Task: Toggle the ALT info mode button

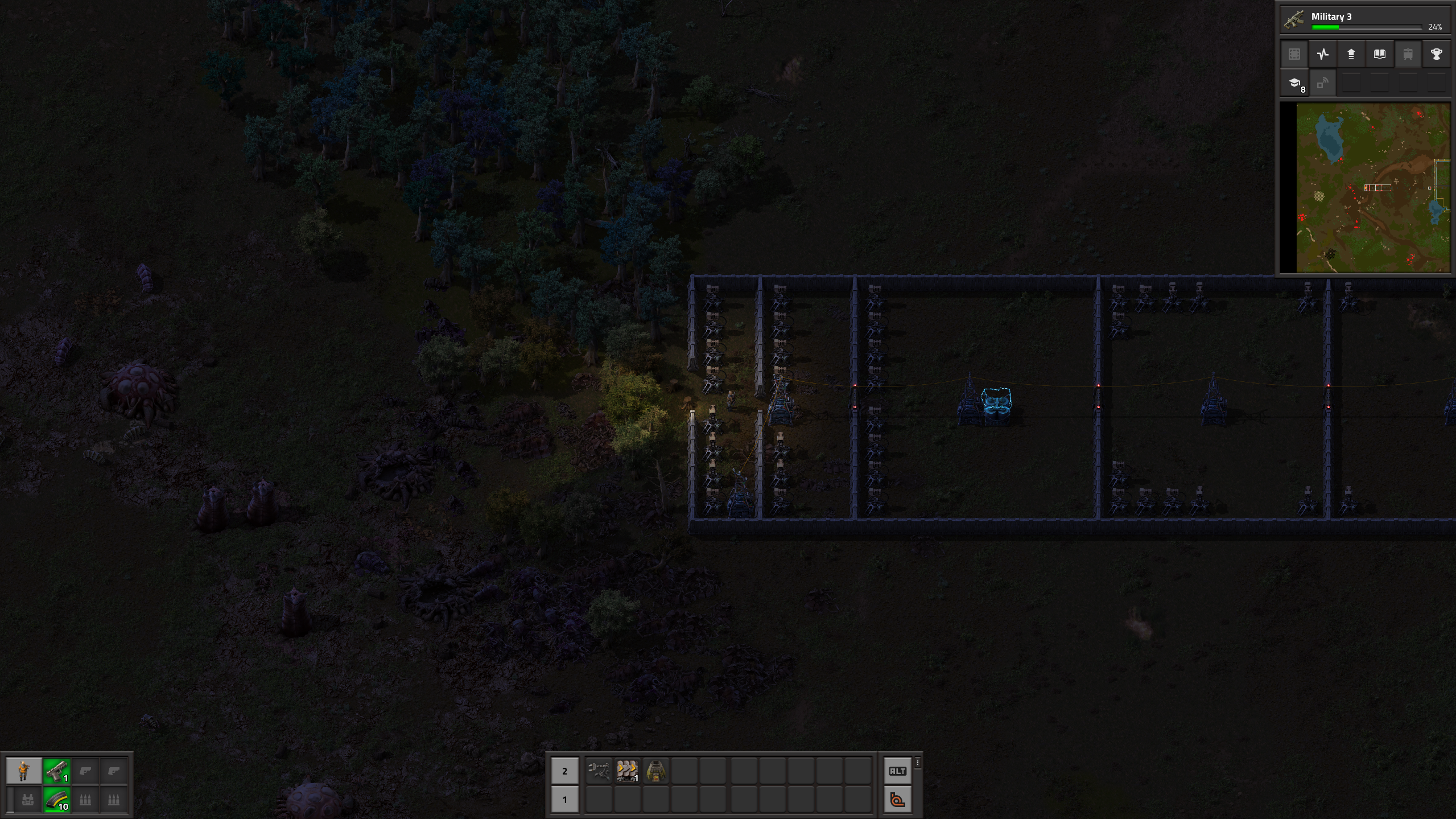Action: (x=897, y=771)
